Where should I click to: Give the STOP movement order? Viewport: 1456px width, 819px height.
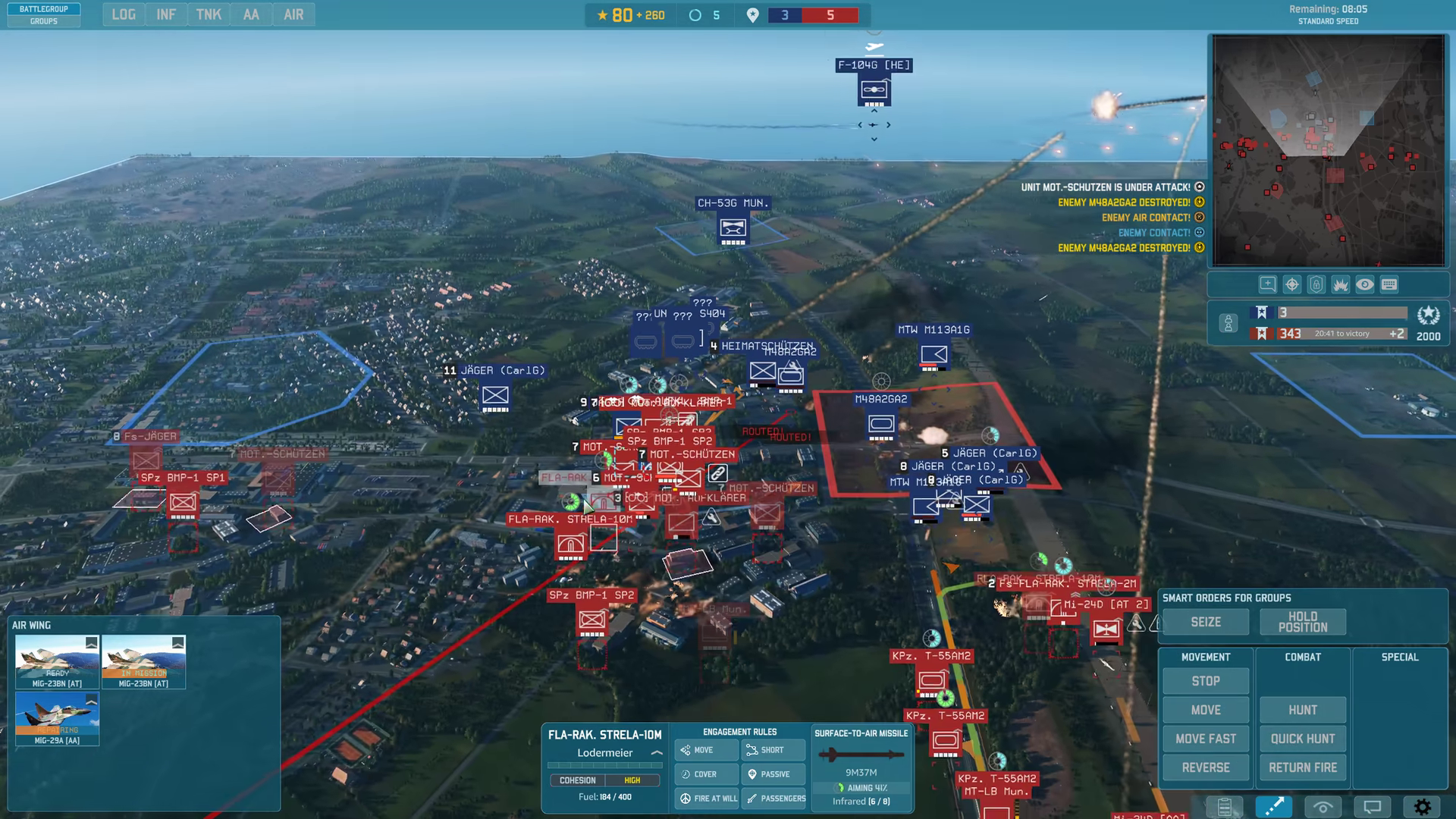(x=1206, y=681)
